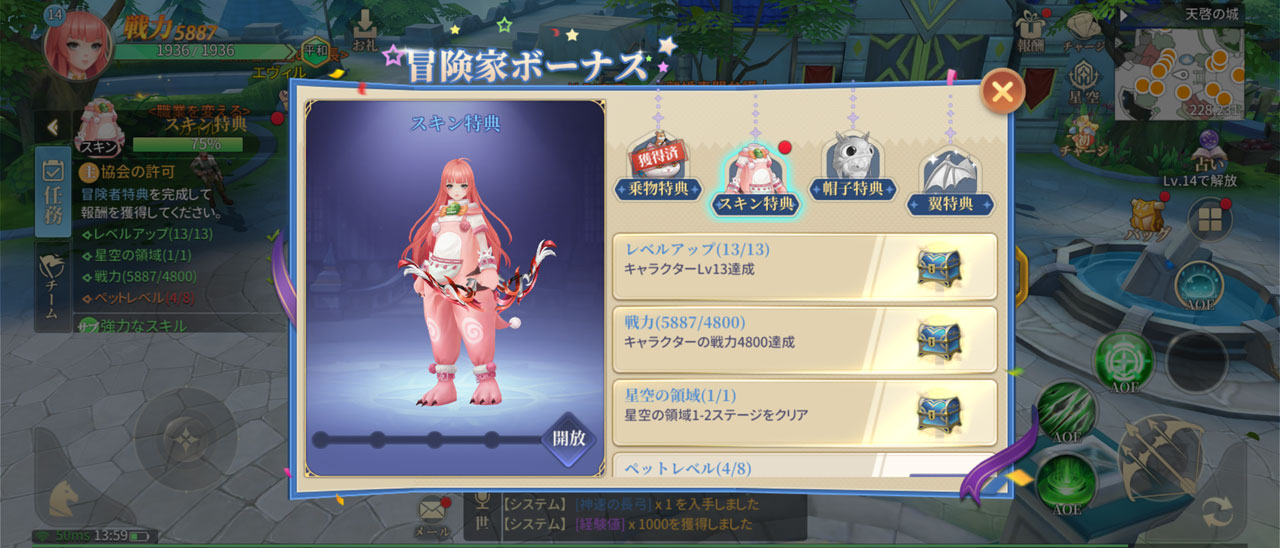Close the 冒険家ボーナス window
Screen dimensions: 1280x548
point(1002,93)
